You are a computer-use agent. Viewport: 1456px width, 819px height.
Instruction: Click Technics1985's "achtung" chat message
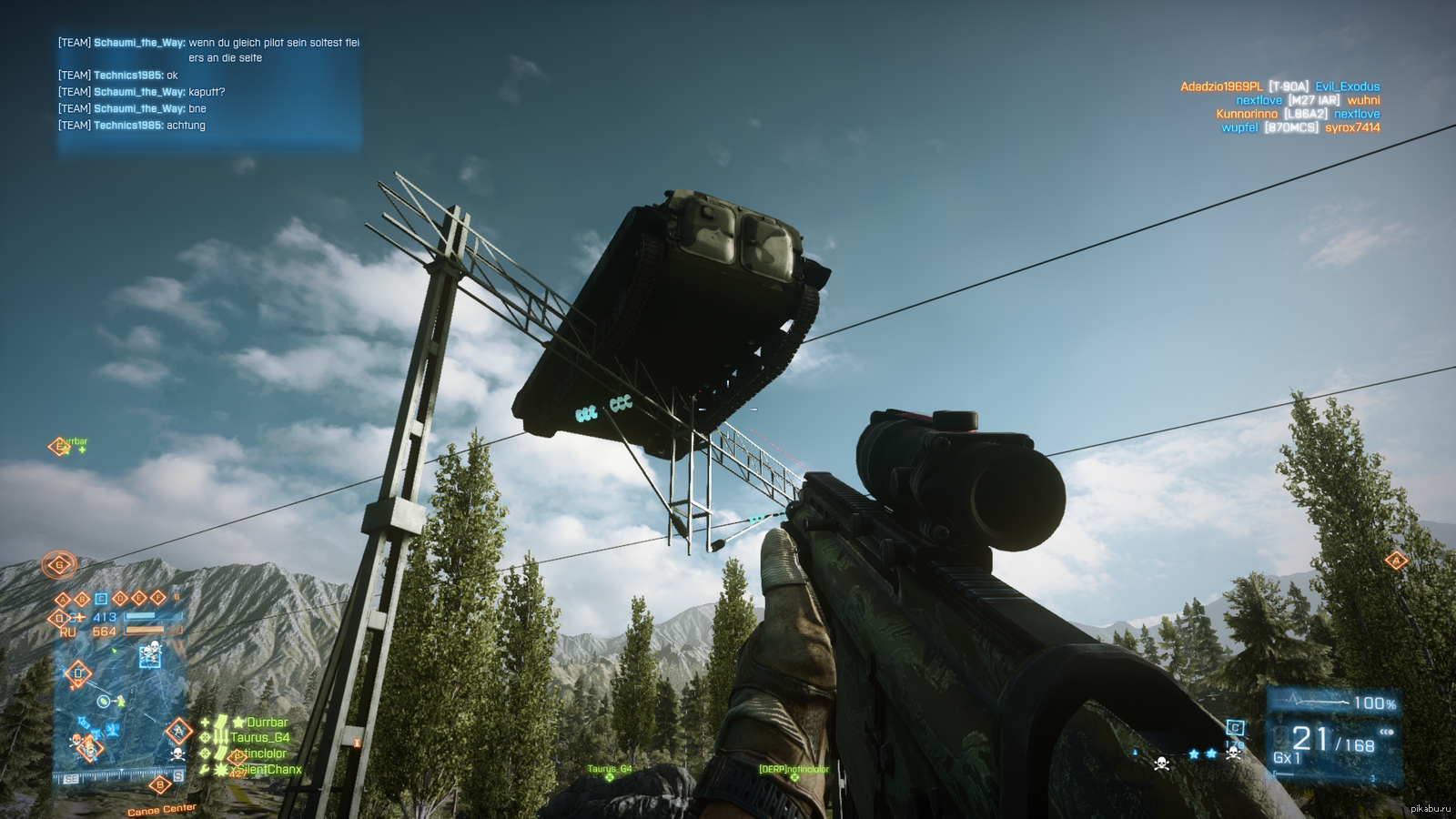click(x=186, y=126)
